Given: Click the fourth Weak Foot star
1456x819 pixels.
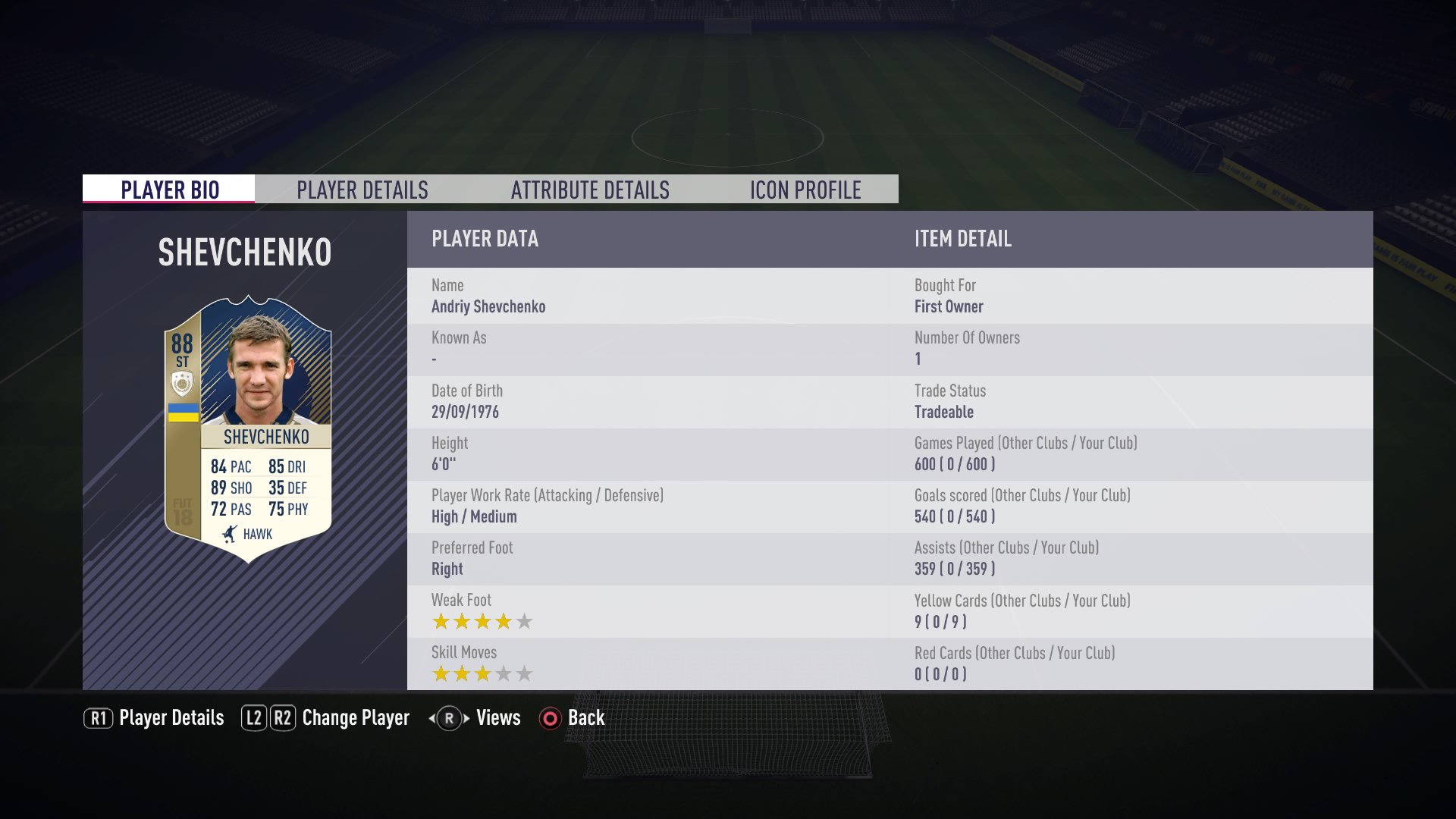Looking at the screenshot, I should point(504,621).
